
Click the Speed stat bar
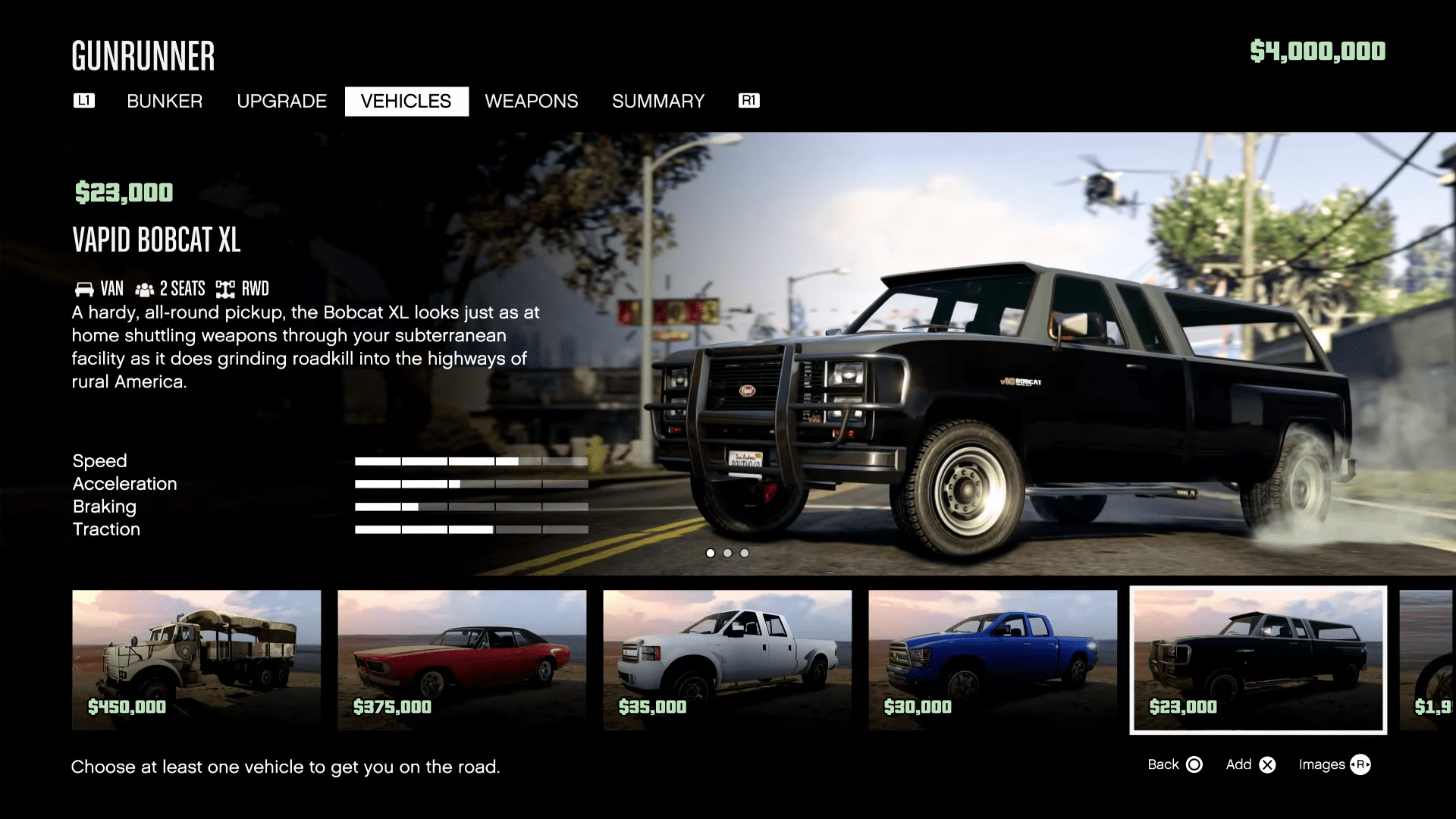(x=470, y=461)
